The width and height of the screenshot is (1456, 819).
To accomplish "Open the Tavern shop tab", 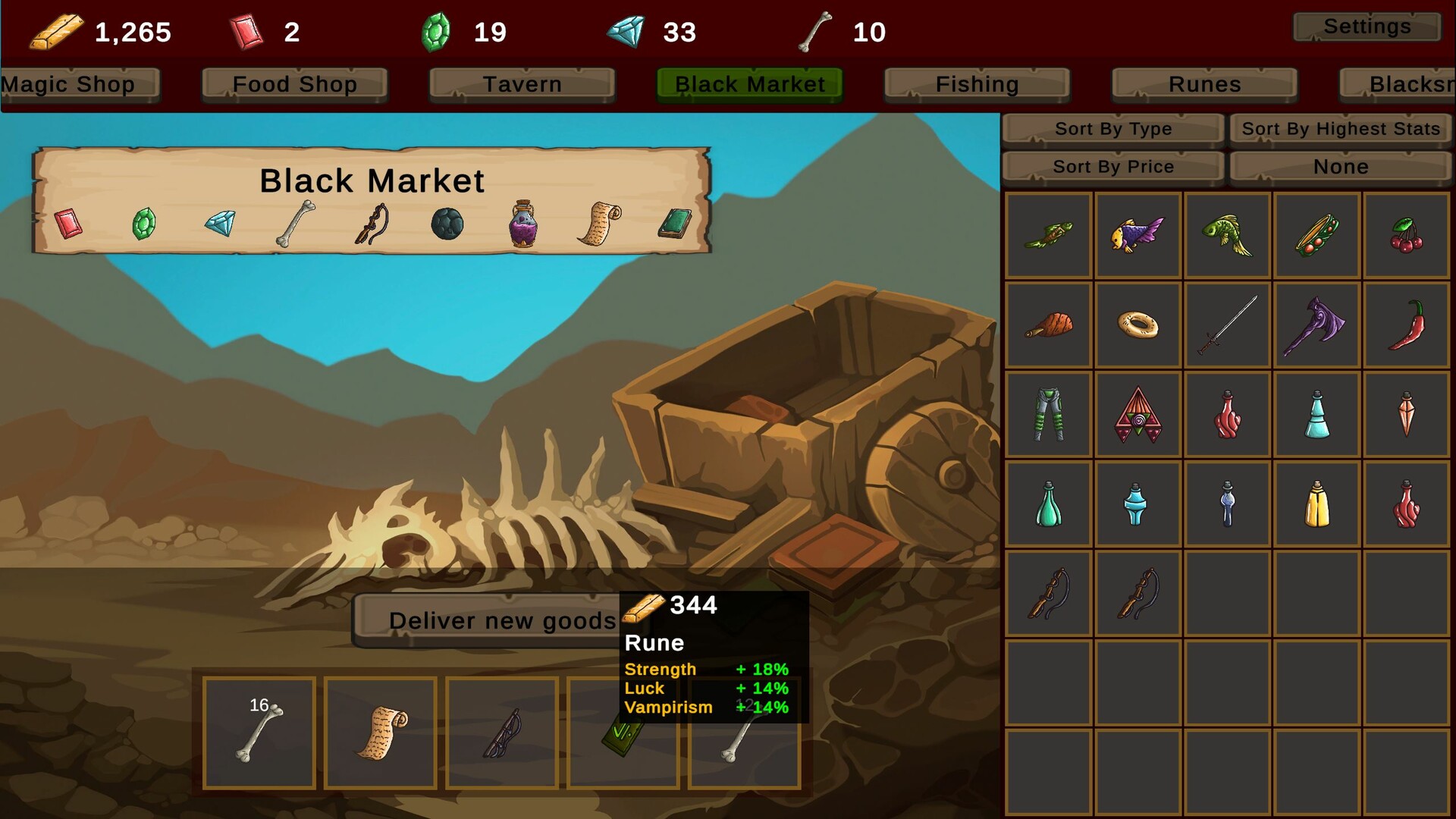I will pos(522,84).
